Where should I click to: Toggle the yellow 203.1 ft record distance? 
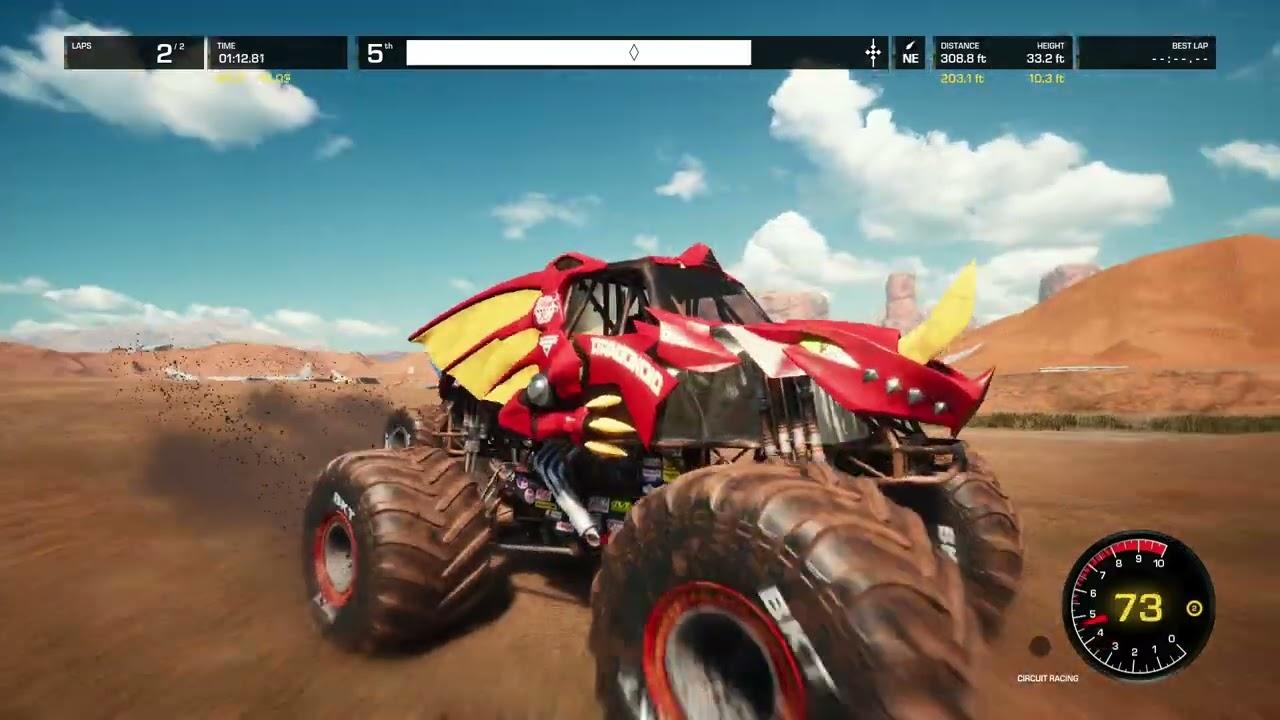click(x=962, y=77)
